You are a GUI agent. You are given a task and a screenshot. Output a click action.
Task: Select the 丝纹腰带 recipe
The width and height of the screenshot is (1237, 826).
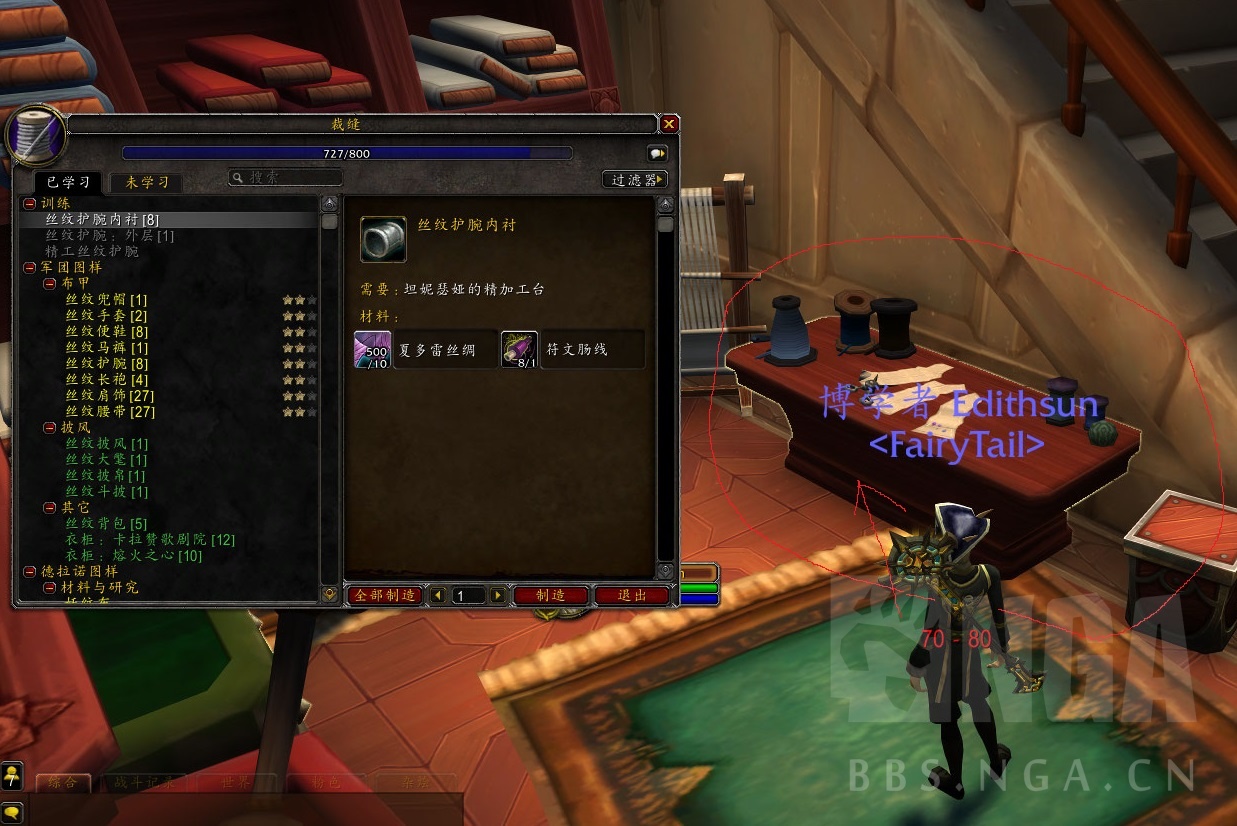[x=110, y=411]
